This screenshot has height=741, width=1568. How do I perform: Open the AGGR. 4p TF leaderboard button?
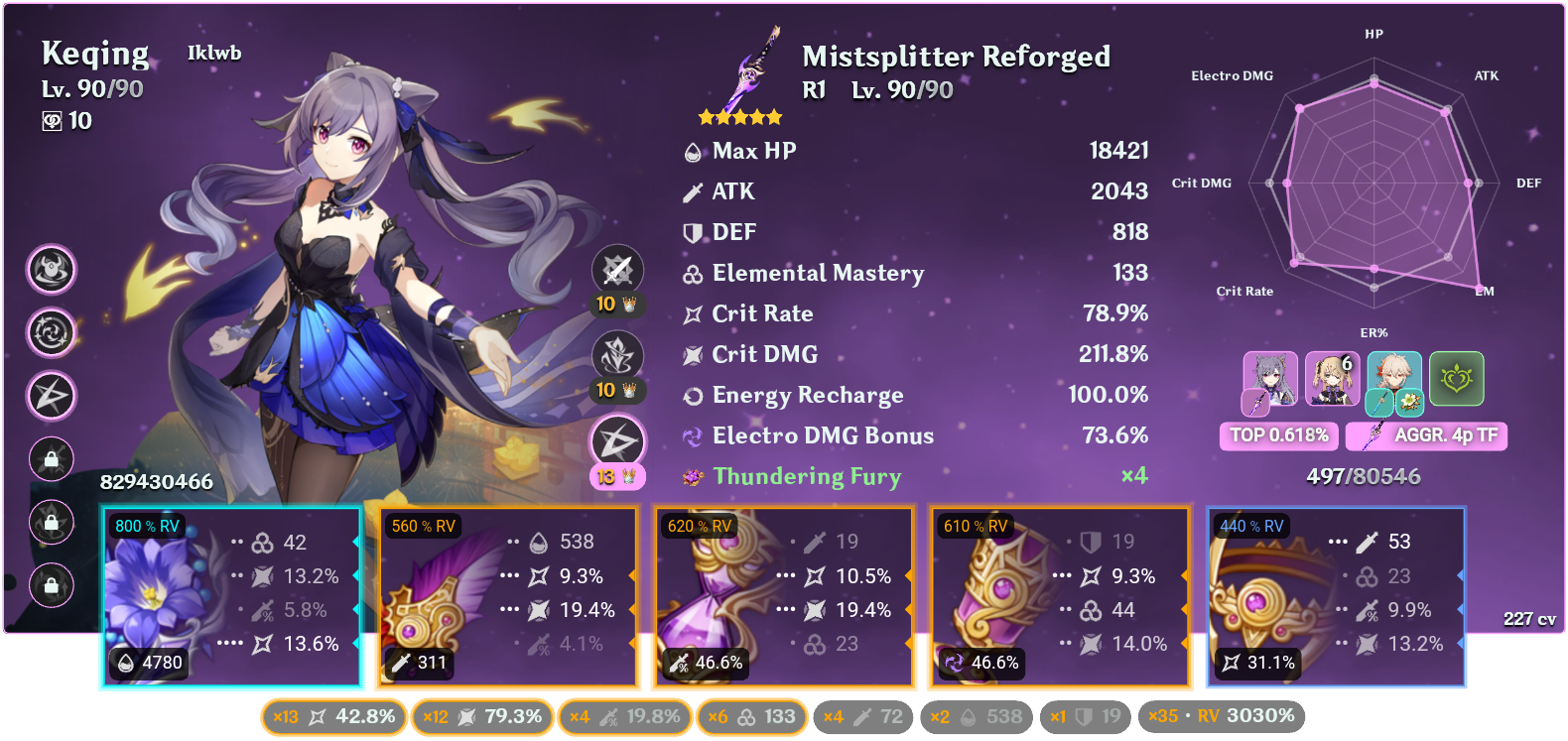point(1426,436)
